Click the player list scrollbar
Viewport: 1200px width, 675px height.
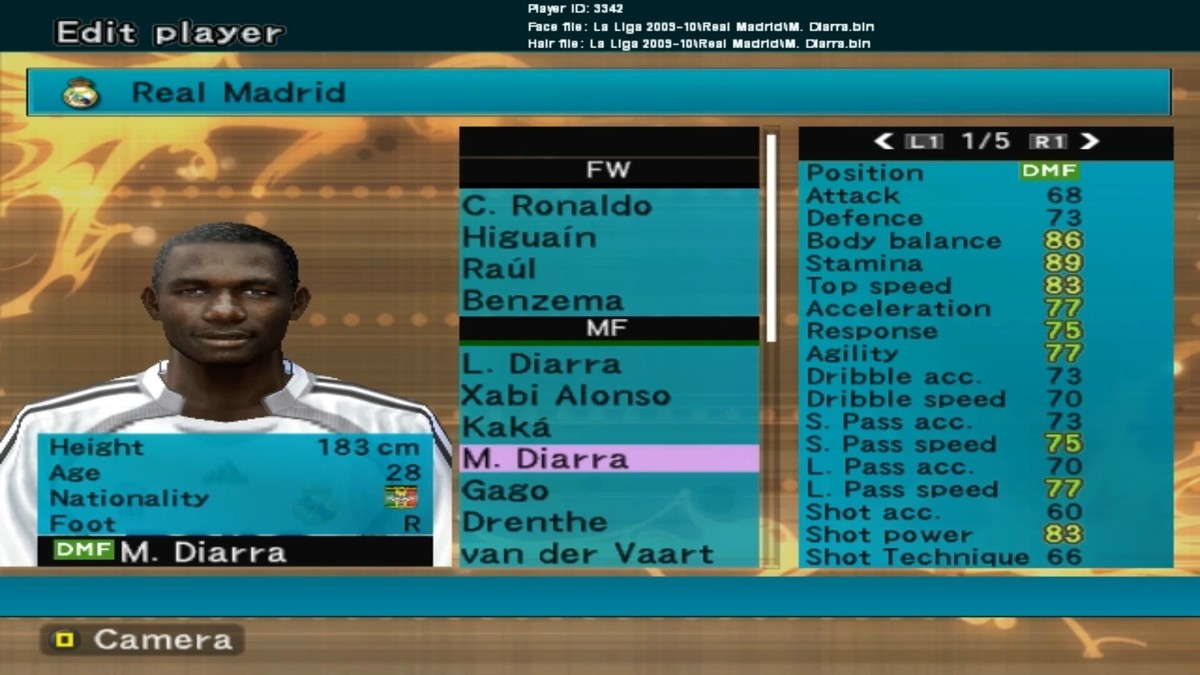click(771, 240)
